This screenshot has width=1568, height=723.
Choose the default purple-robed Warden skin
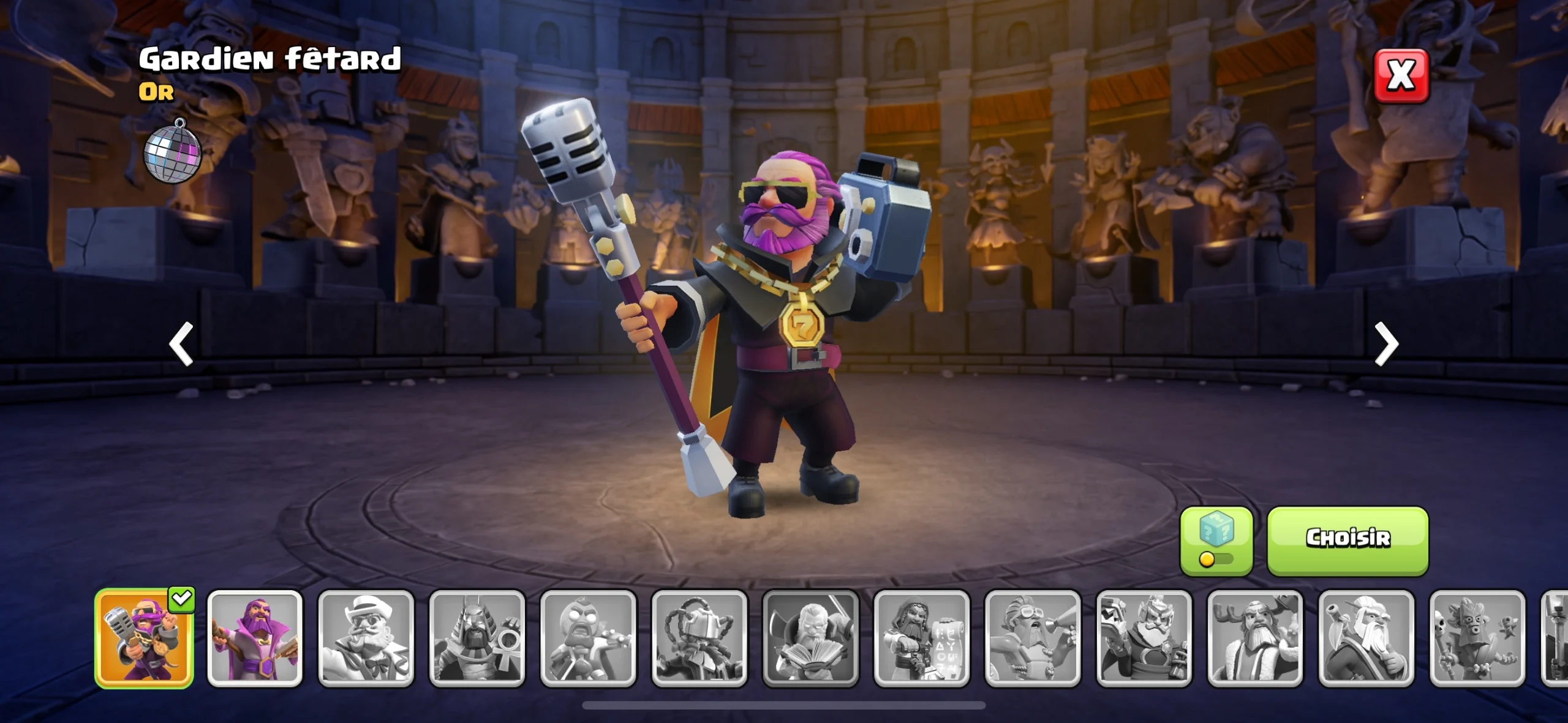tap(255, 639)
